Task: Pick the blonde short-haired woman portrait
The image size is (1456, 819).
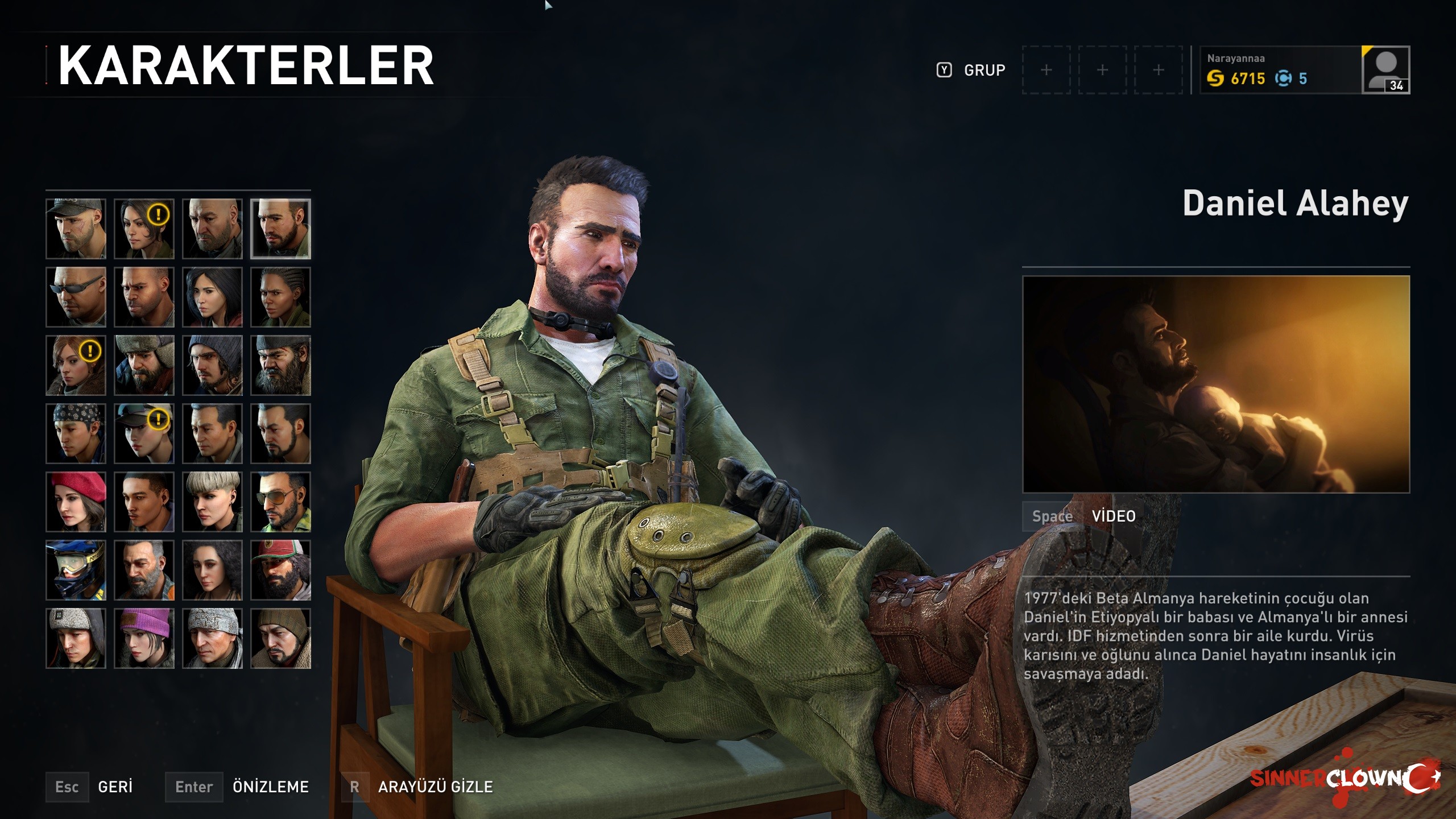Action: (212, 502)
